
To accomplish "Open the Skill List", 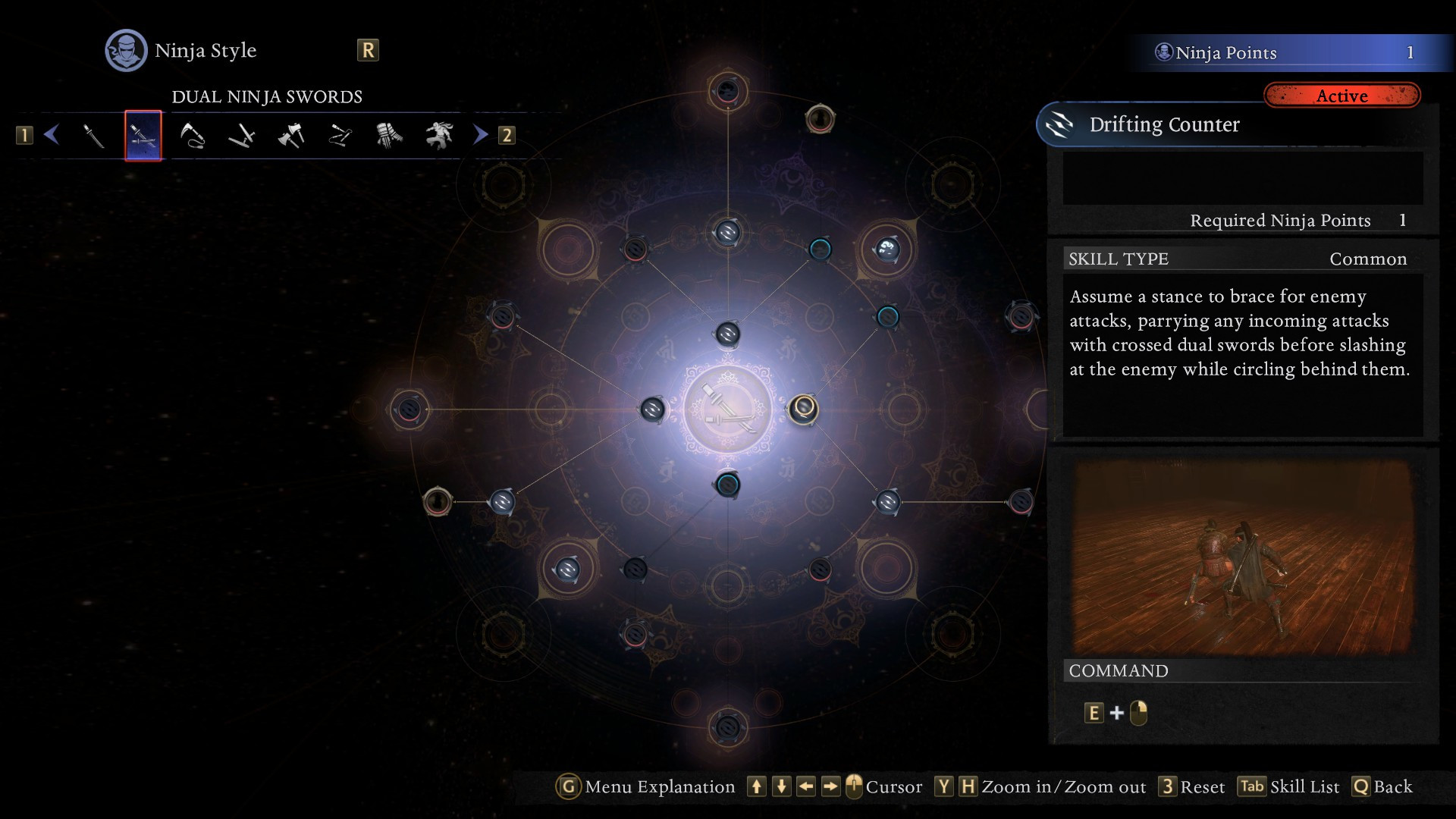I will 1288,786.
